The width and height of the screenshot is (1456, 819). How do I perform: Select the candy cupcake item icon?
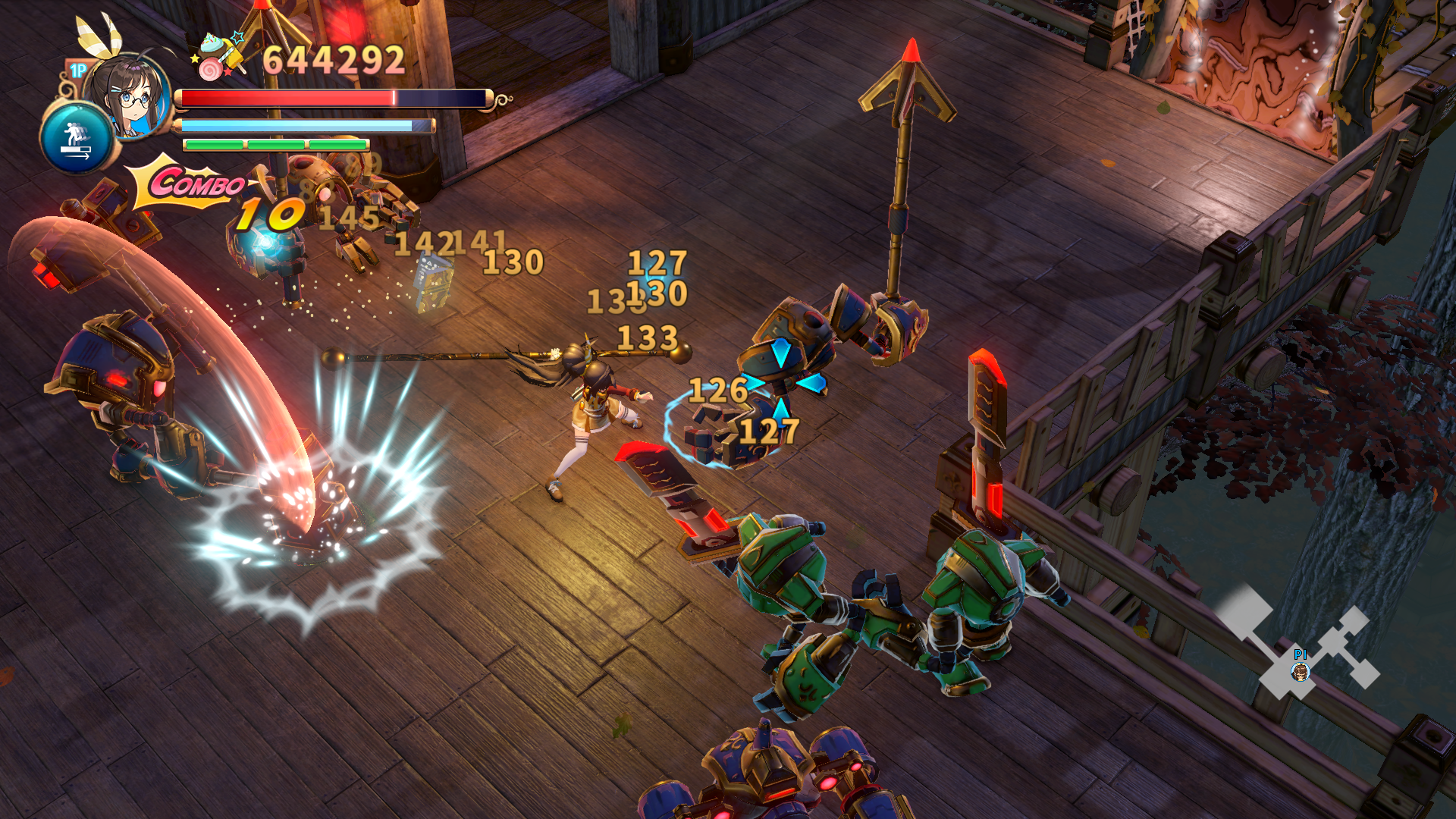218,55
